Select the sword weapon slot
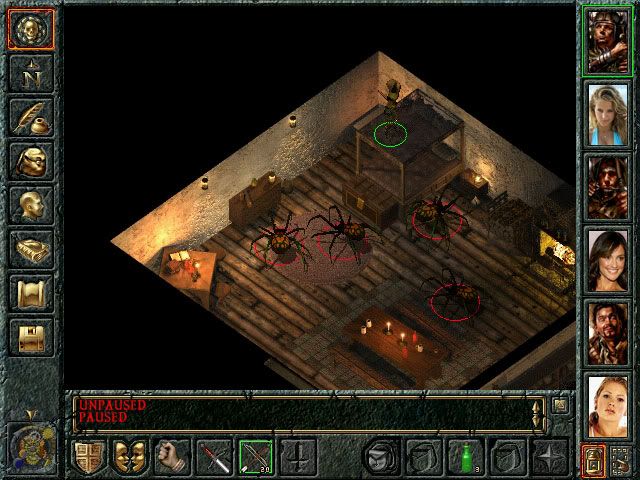 (x=213, y=456)
